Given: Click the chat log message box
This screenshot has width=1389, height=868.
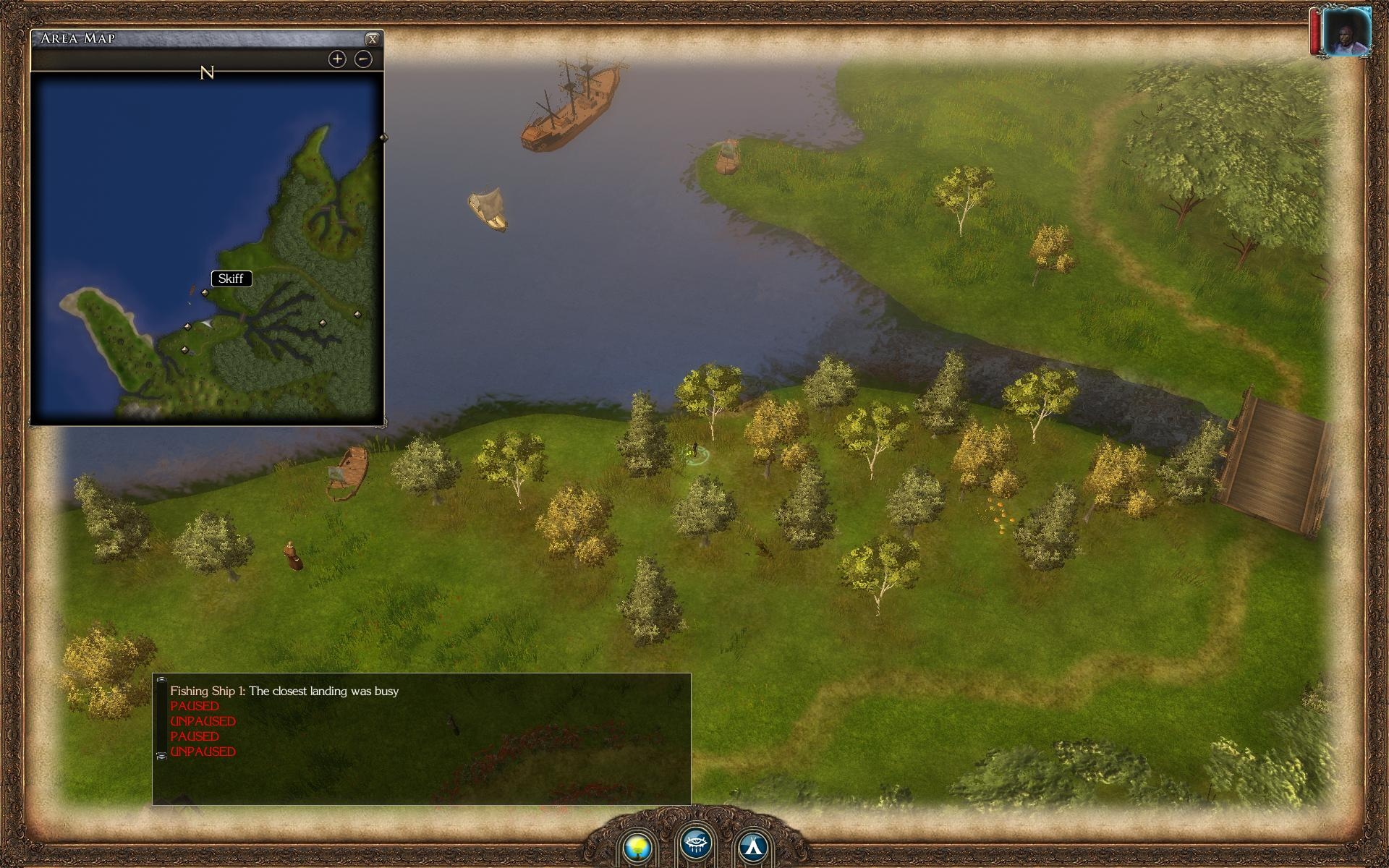Looking at the screenshot, I should click(421, 739).
